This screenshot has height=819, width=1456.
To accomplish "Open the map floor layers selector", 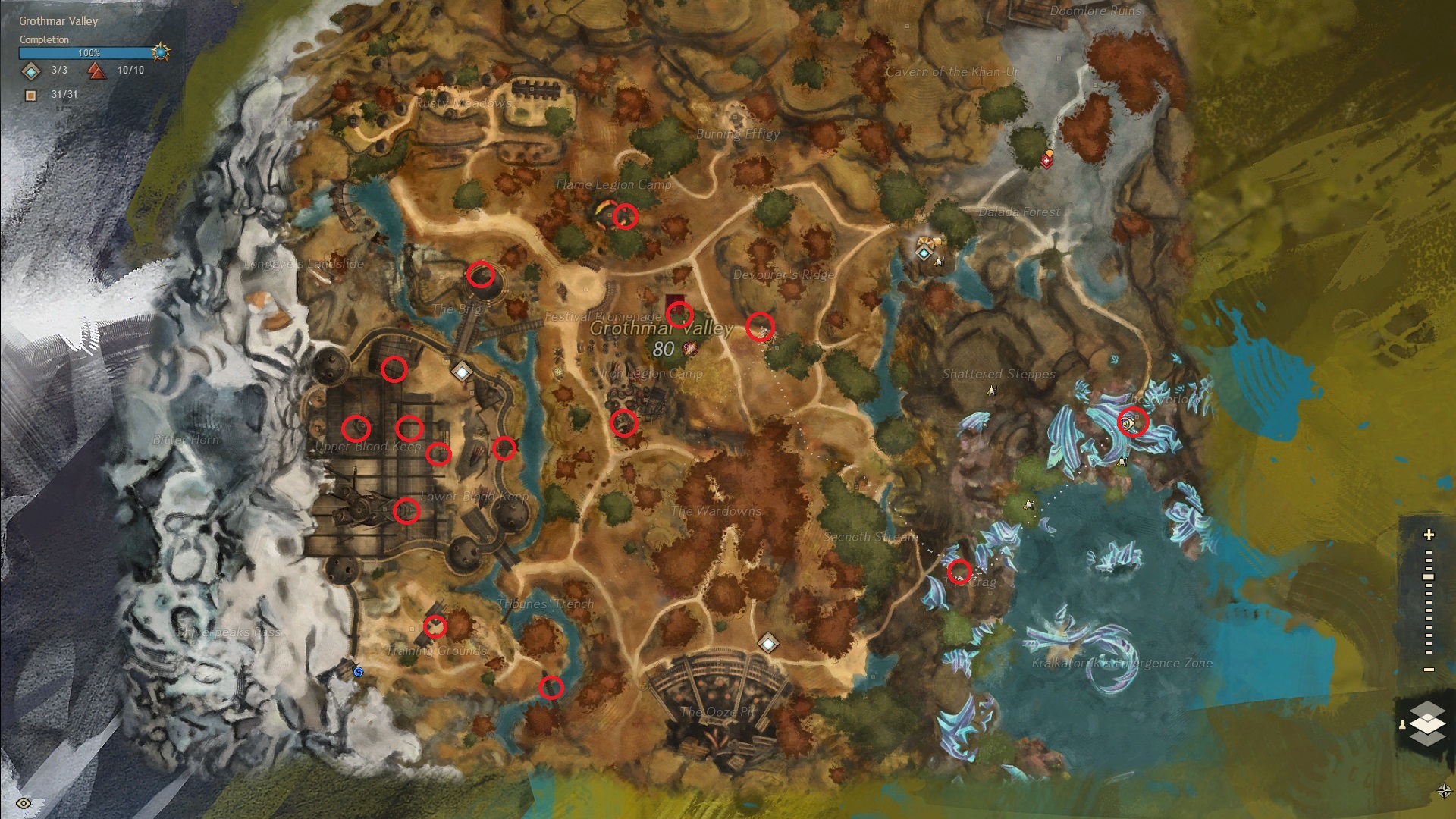I will click(1426, 723).
